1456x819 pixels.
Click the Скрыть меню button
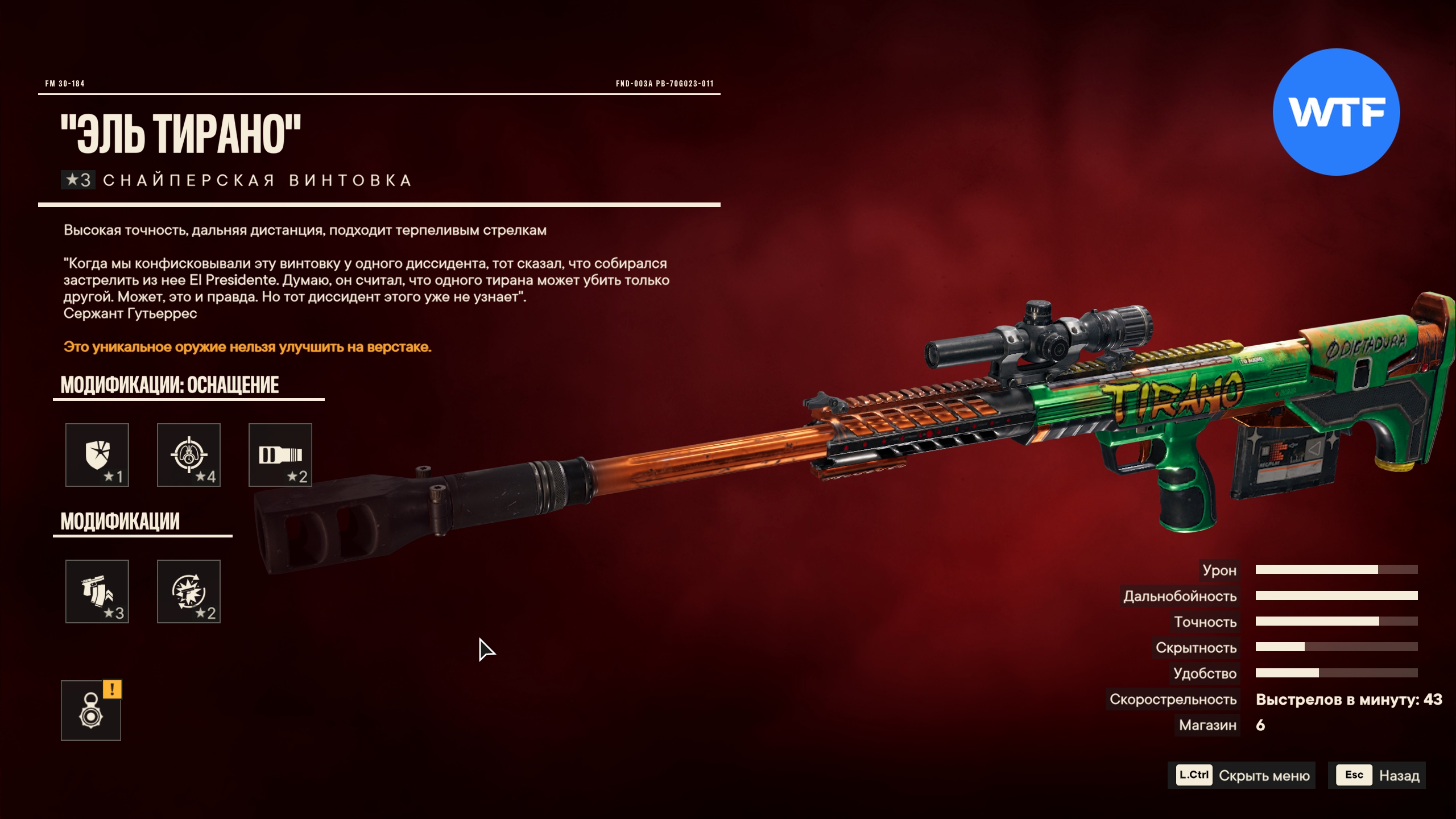click(x=1242, y=775)
